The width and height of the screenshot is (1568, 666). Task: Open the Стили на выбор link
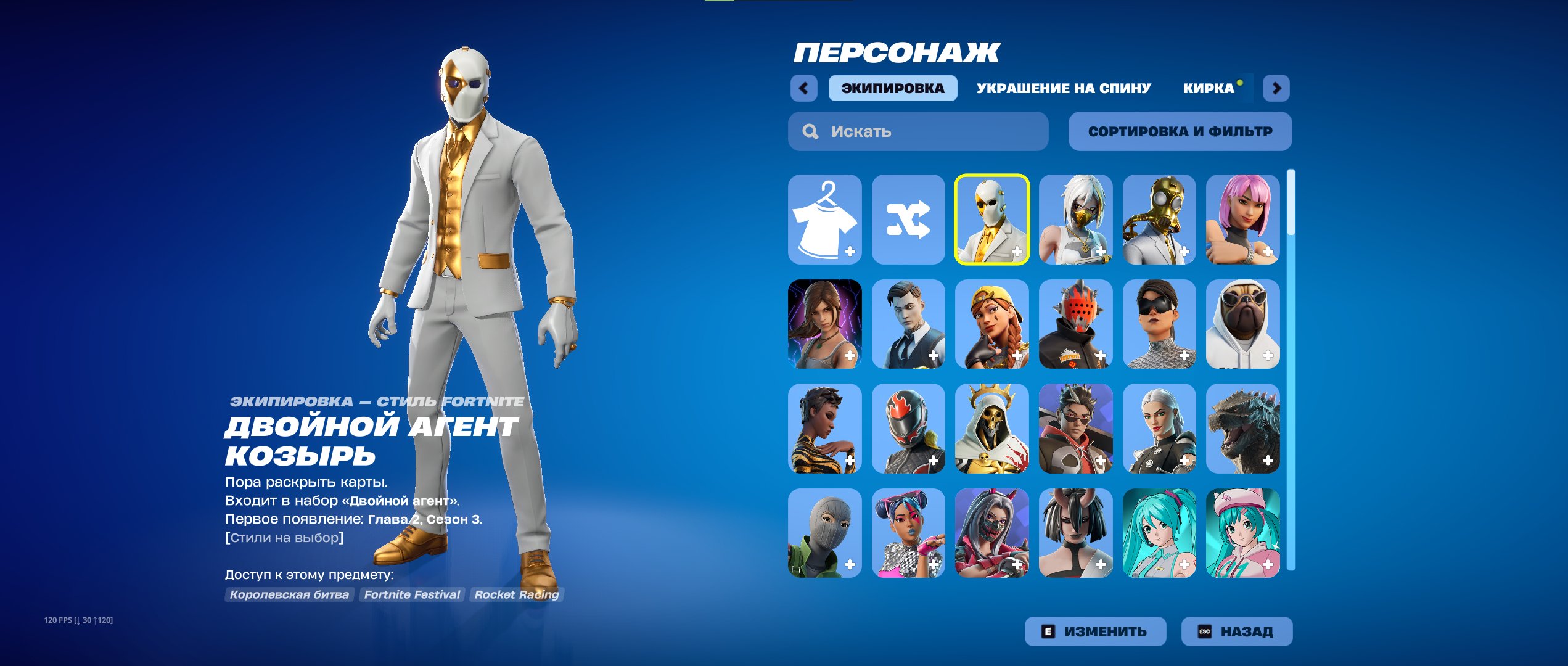pos(284,538)
